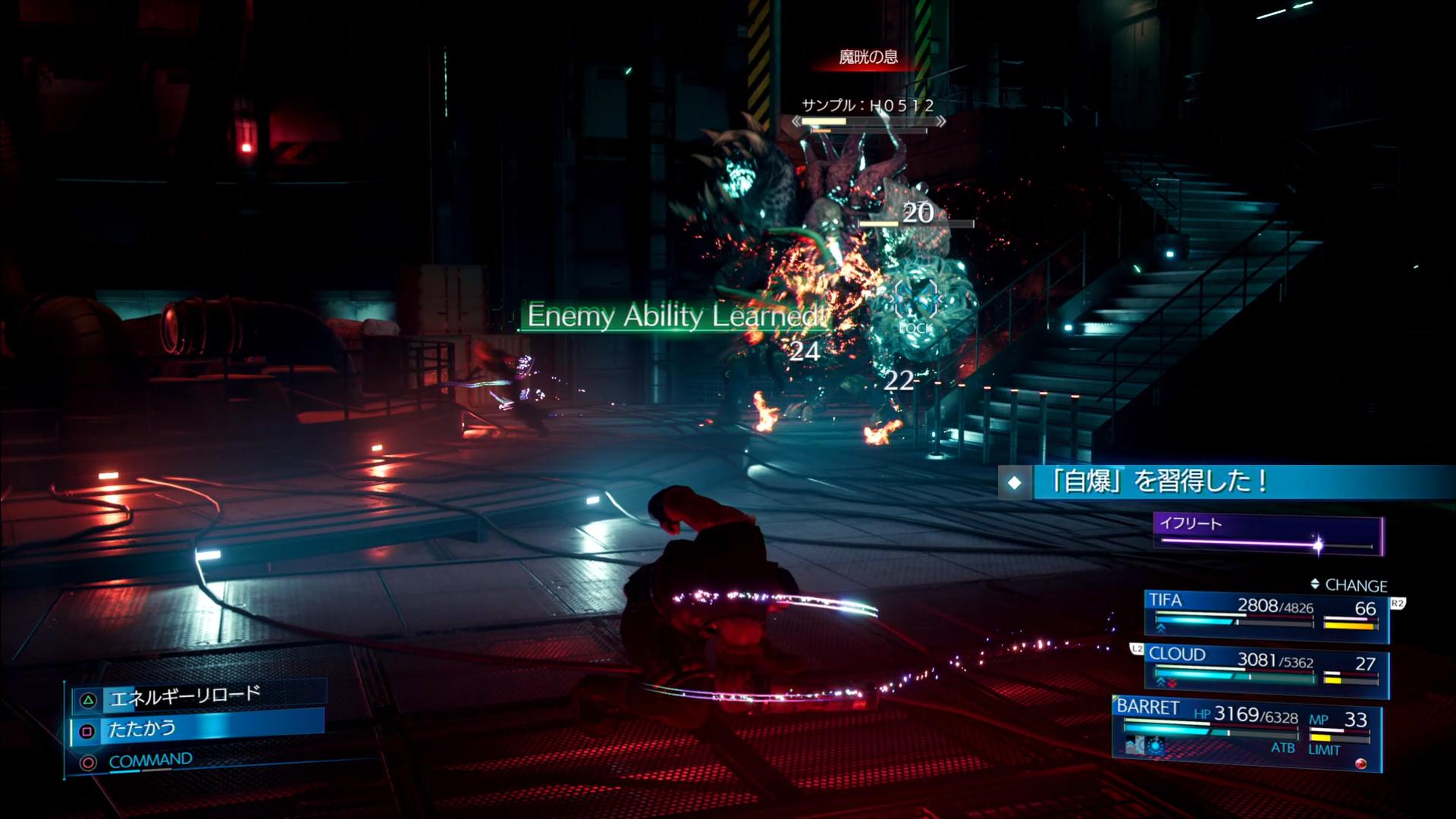Open the COMMAND menu
Image resolution: width=1456 pixels, height=819 pixels.
(150, 761)
